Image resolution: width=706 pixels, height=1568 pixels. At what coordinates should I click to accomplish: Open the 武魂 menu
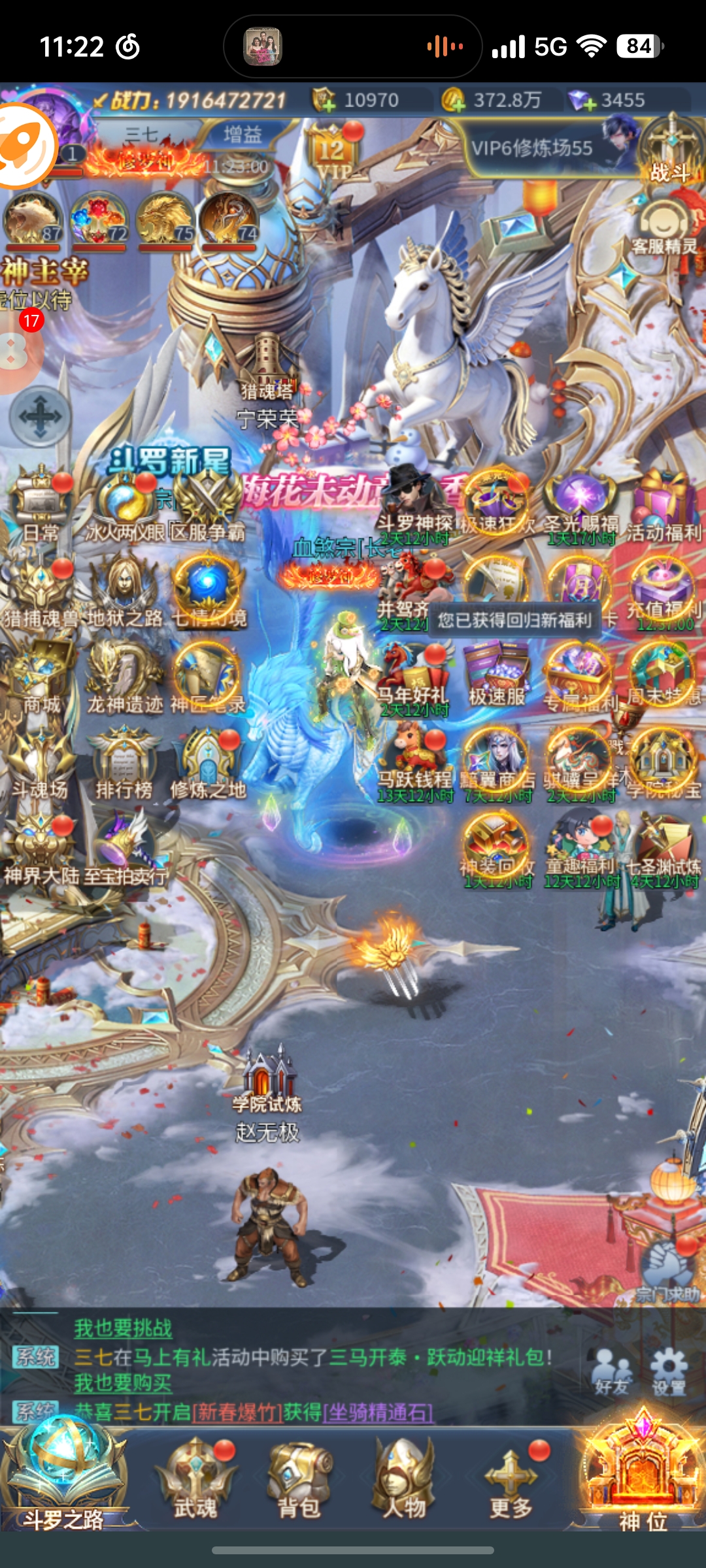pos(195,1478)
